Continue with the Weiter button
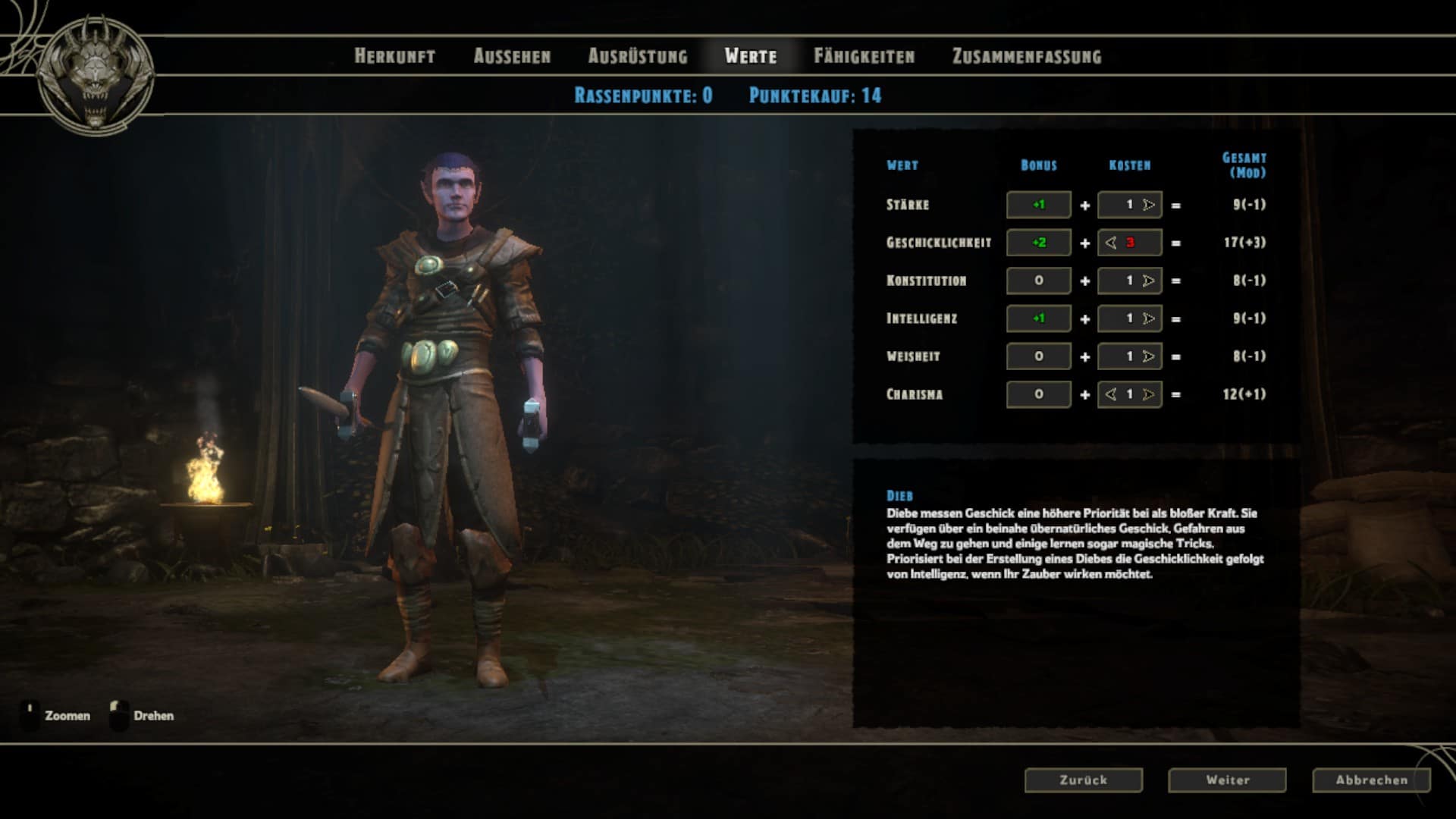The image size is (1456, 819). coord(1227,780)
